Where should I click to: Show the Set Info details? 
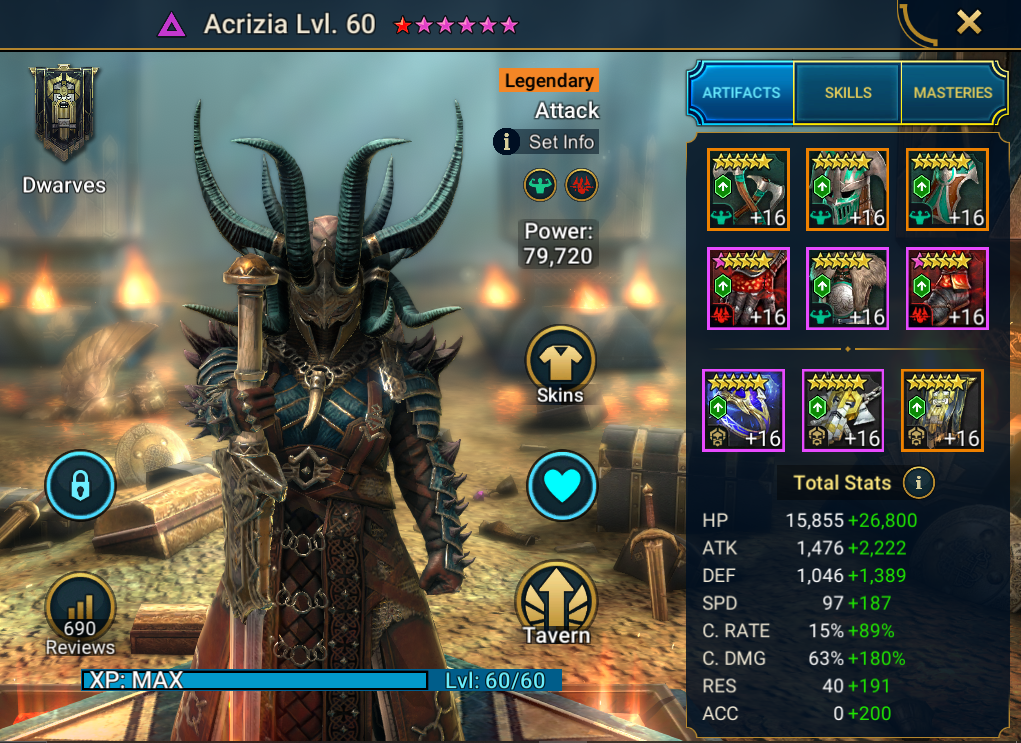[x=546, y=142]
